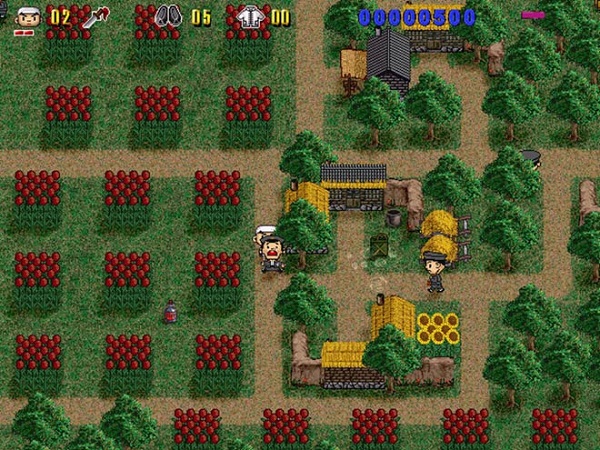The image size is (600, 450).
Task: Select the white jacket armor icon
Action: (250, 17)
